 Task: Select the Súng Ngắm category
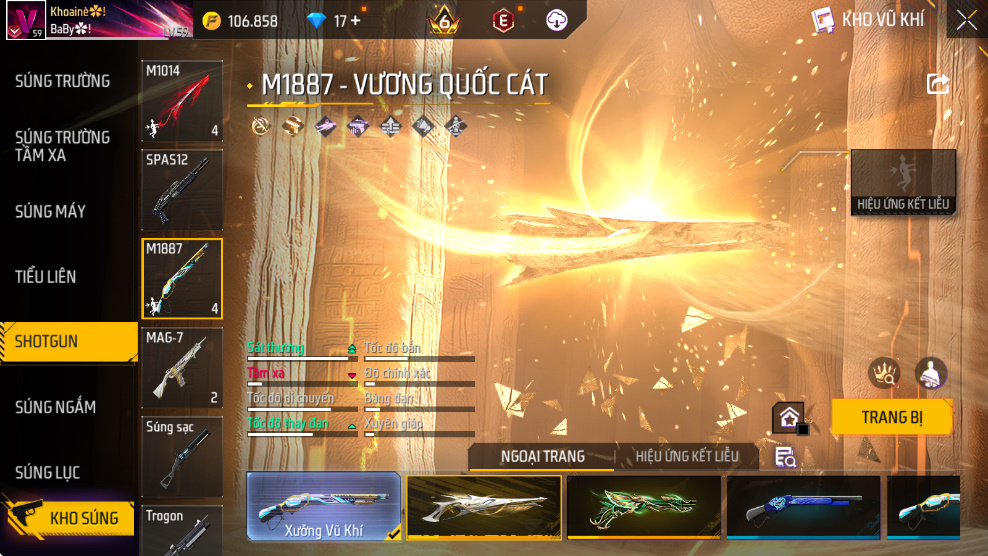(x=55, y=407)
